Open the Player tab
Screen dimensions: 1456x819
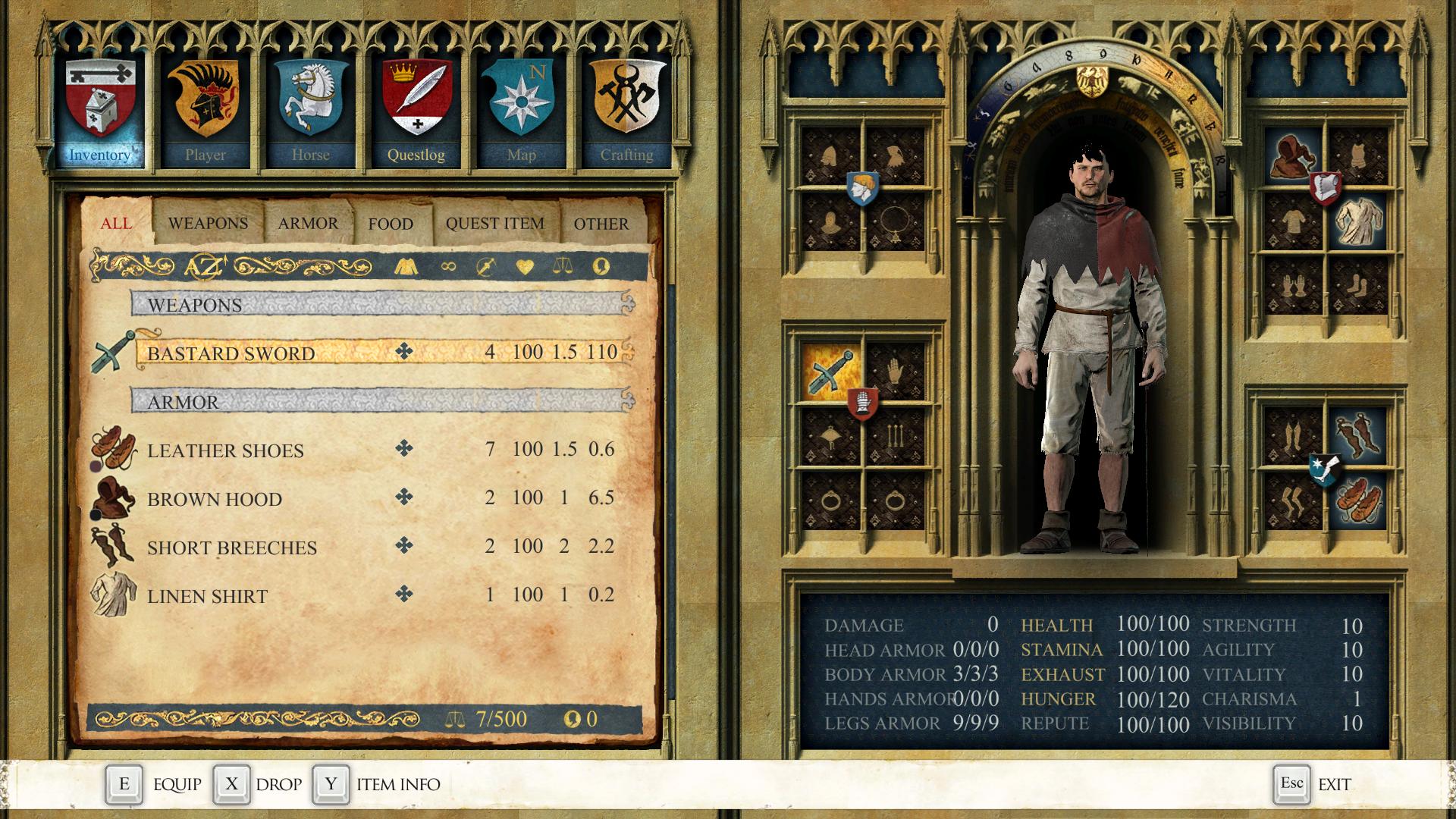coord(205,110)
